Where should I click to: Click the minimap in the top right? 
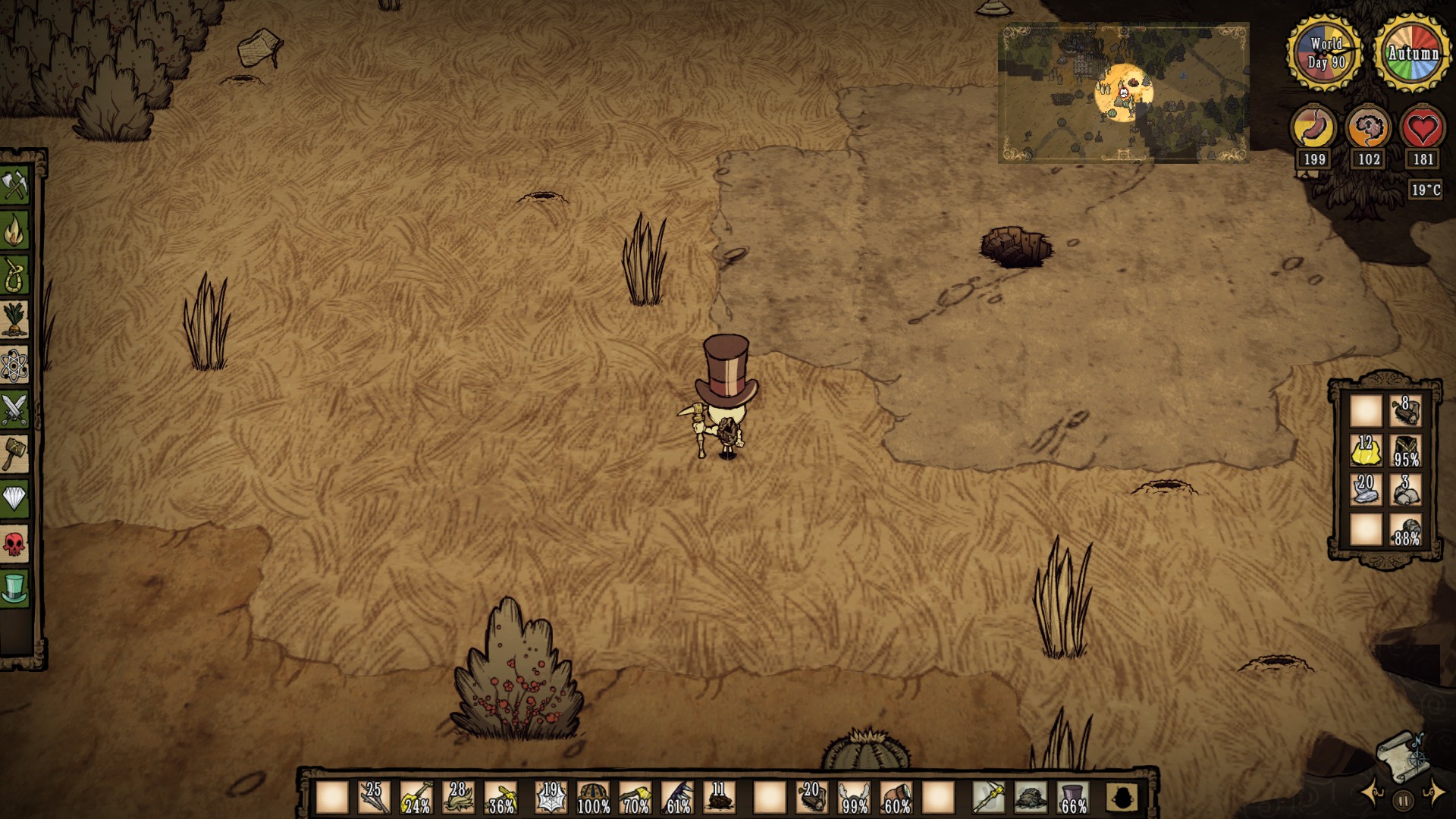coord(1122,93)
